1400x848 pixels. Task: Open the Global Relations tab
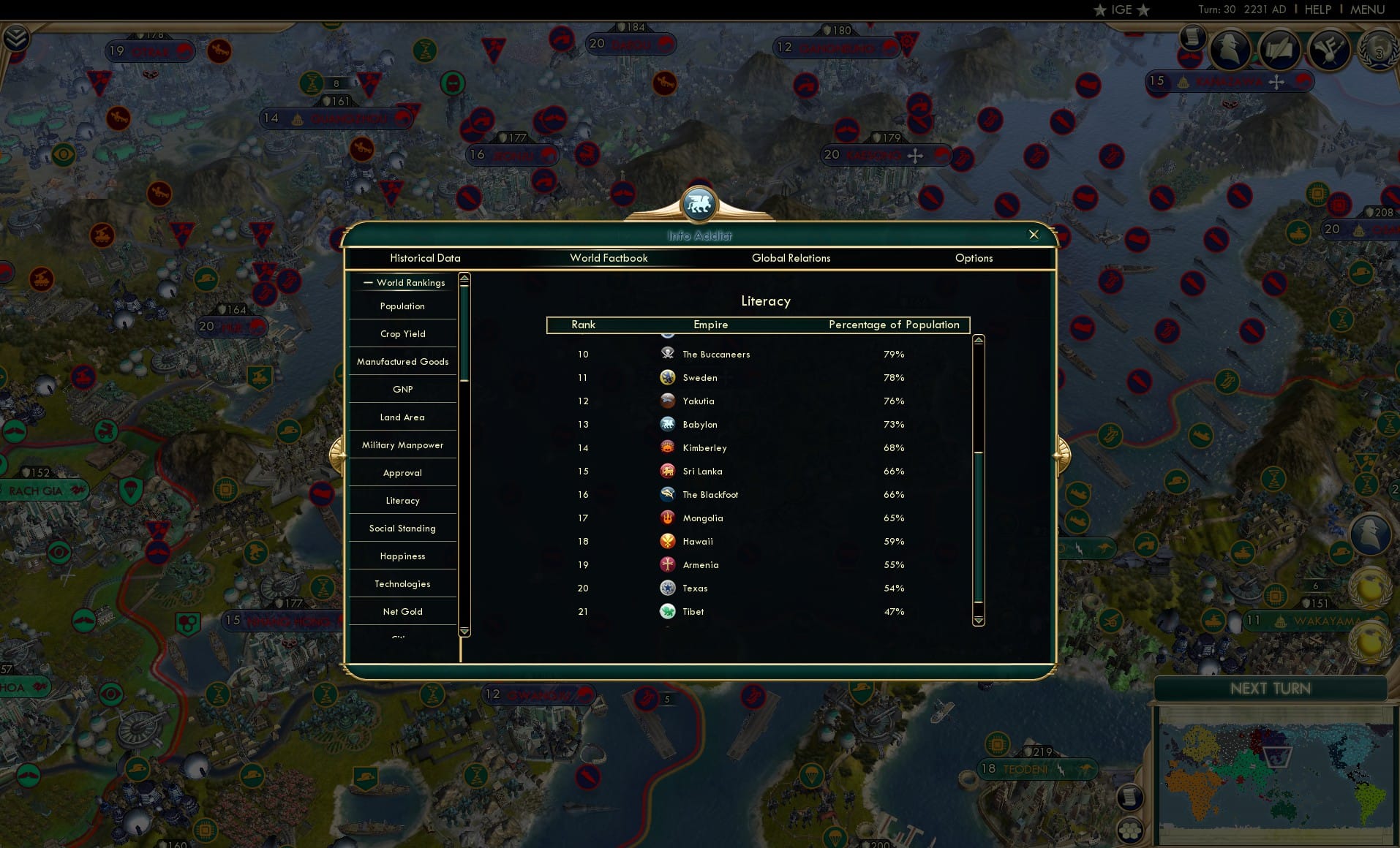(x=791, y=258)
